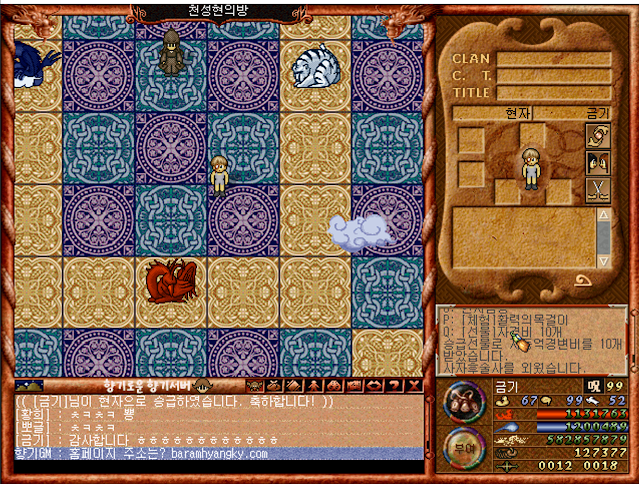Viewport: 639px width, 484px height.
Task: Click the scroll-up arrow in the character panel
Action: (x=603, y=216)
